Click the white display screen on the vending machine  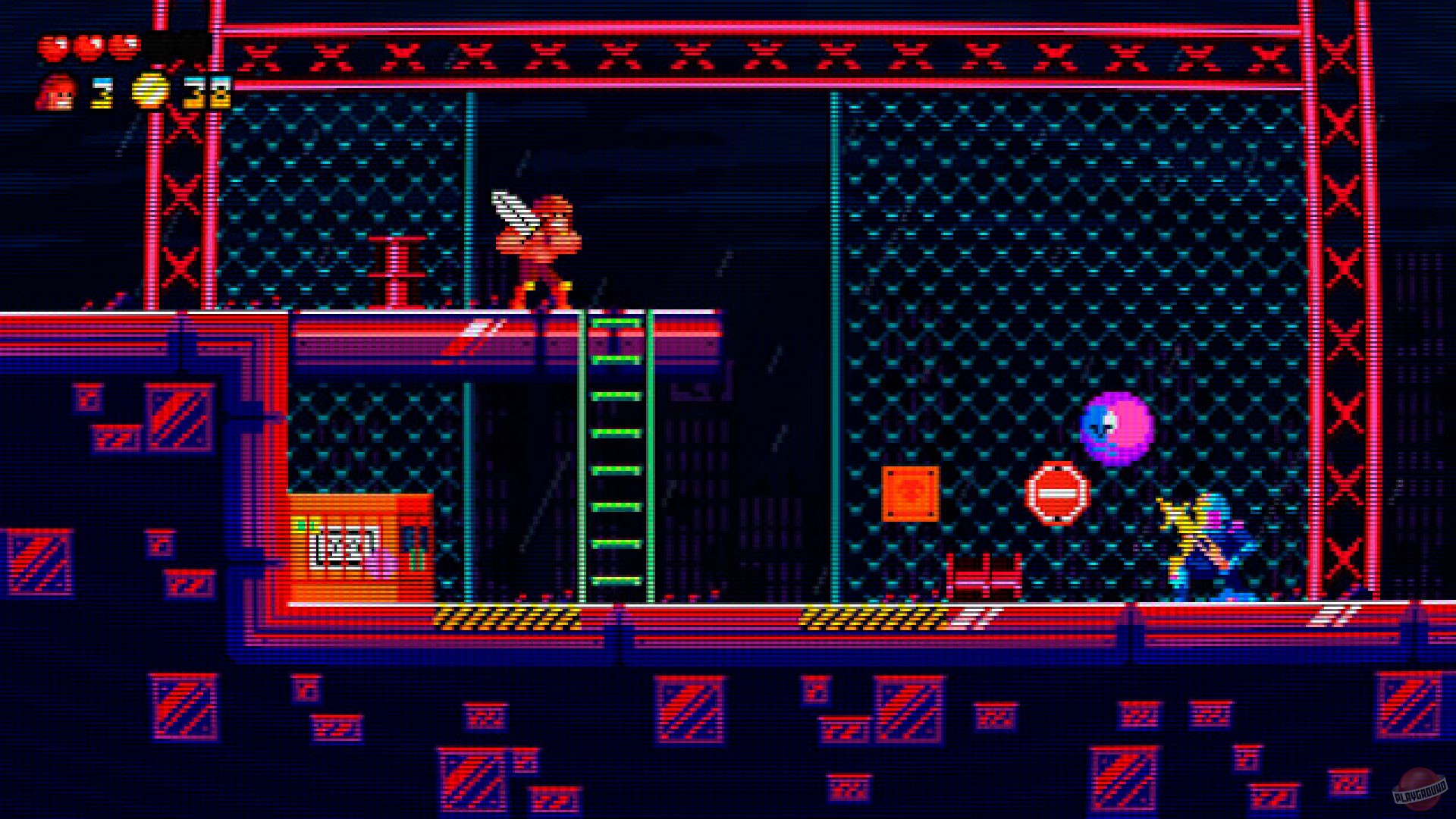click(x=343, y=548)
